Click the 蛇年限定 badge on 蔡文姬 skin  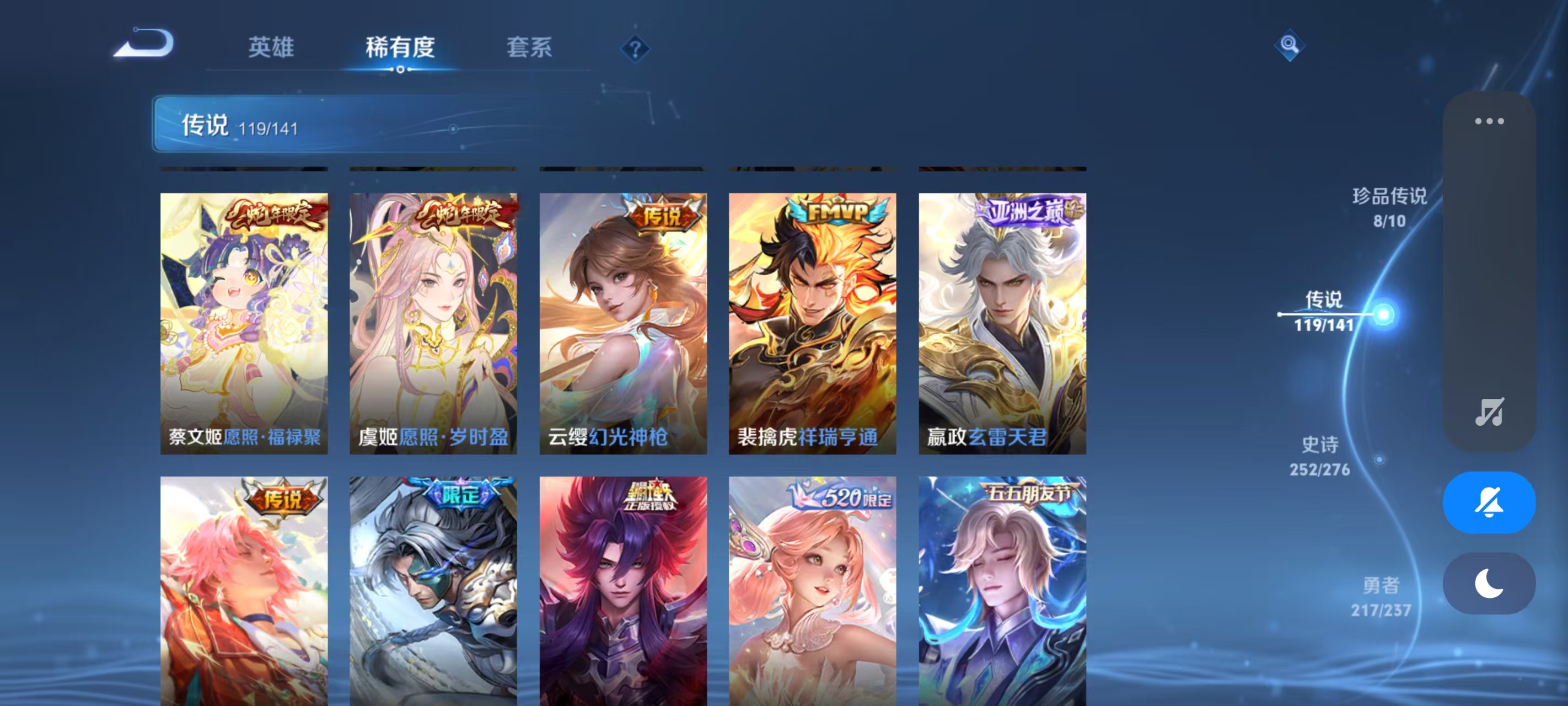[x=270, y=217]
